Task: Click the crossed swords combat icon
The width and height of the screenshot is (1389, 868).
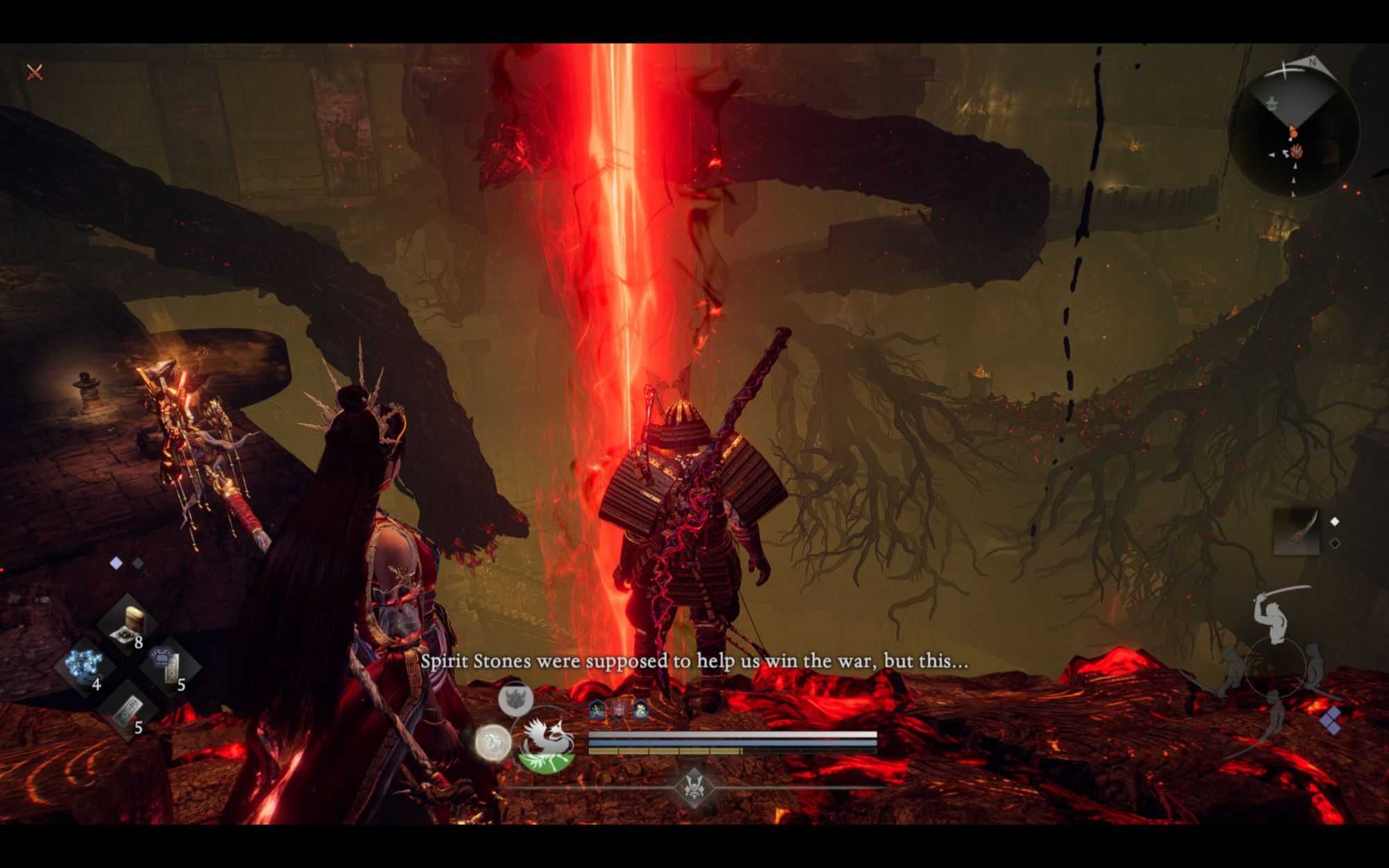Action: [x=35, y=72]
